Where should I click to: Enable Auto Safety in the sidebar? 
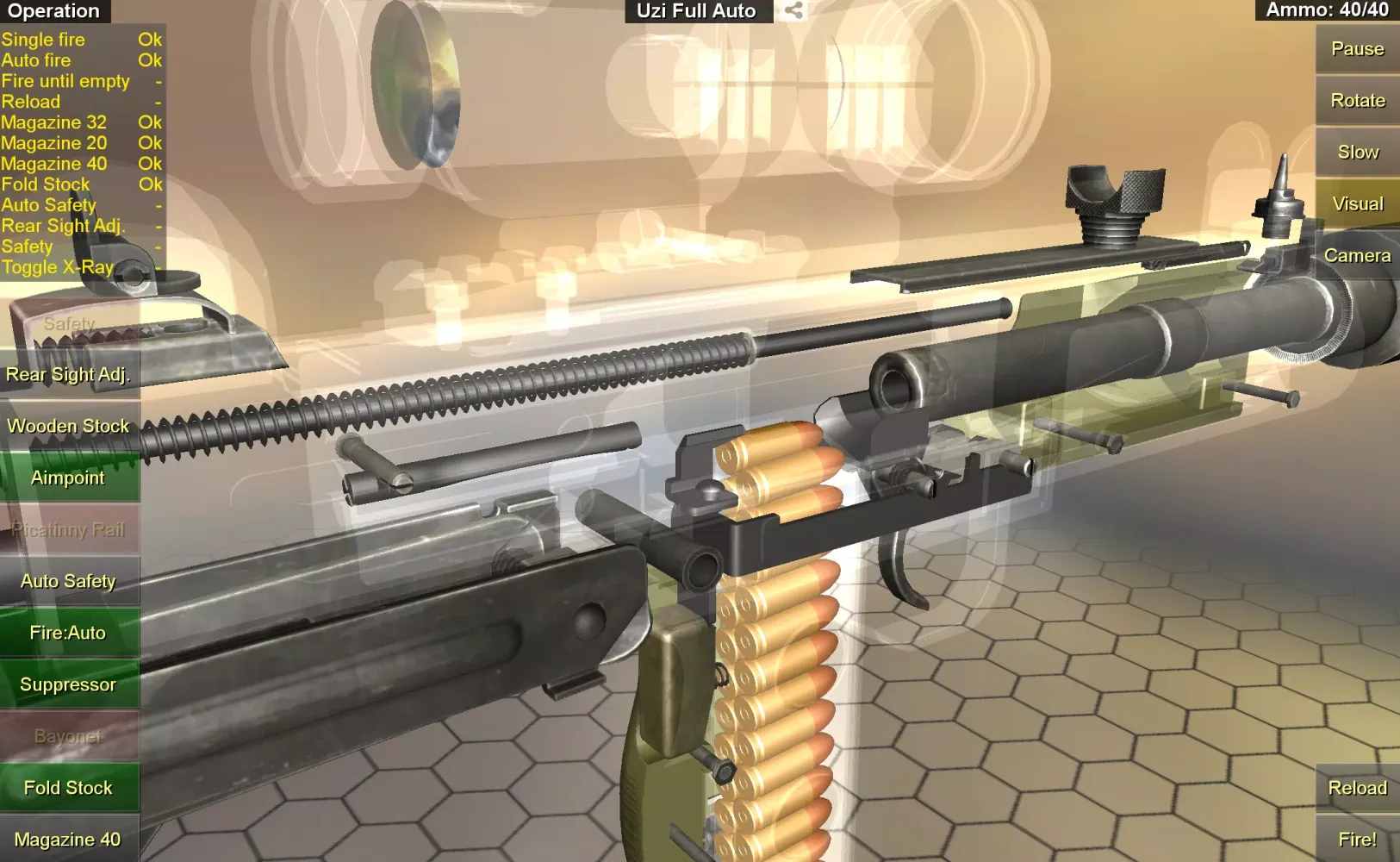[x=68, y=581]
